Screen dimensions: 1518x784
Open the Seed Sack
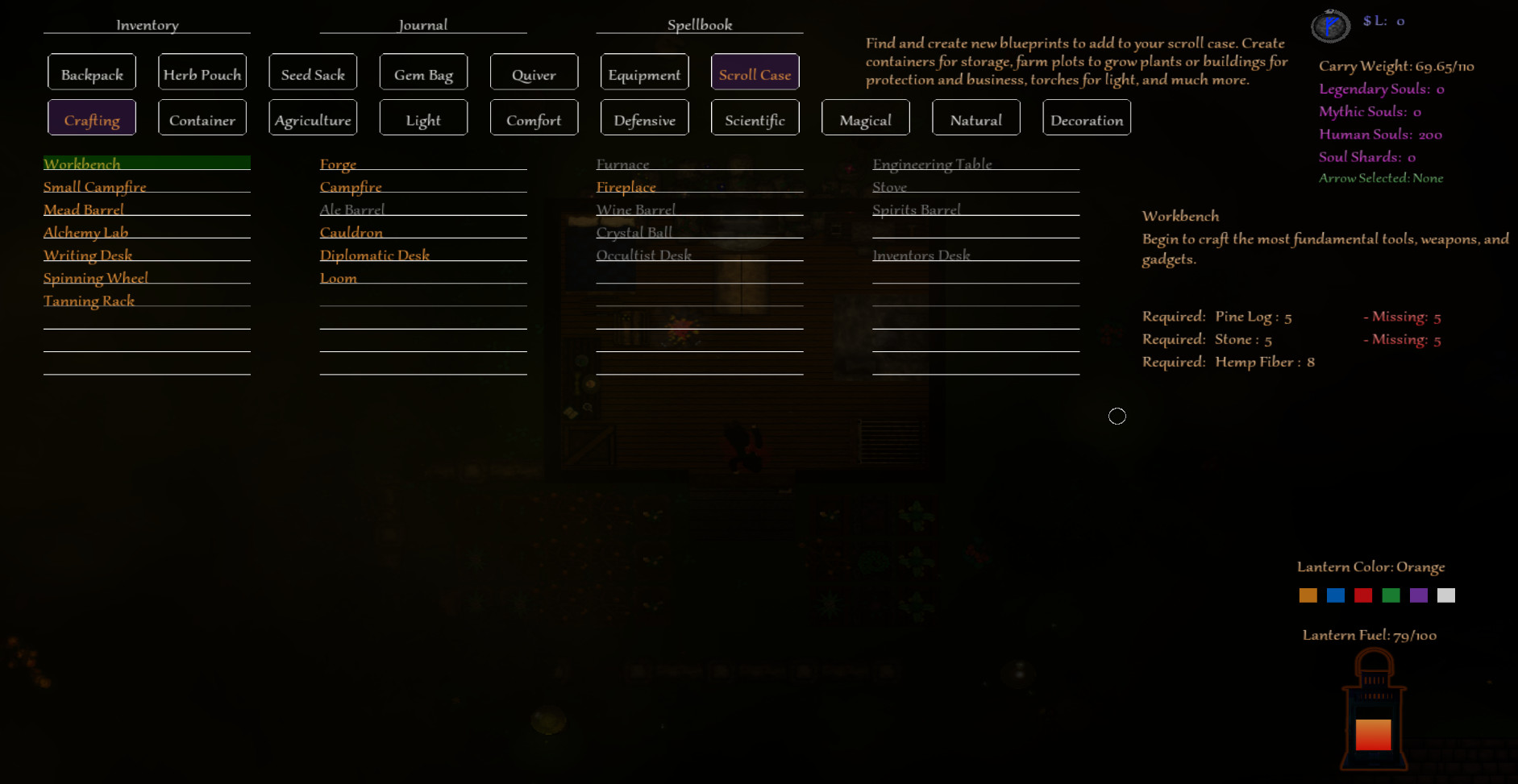click(313, 72)
